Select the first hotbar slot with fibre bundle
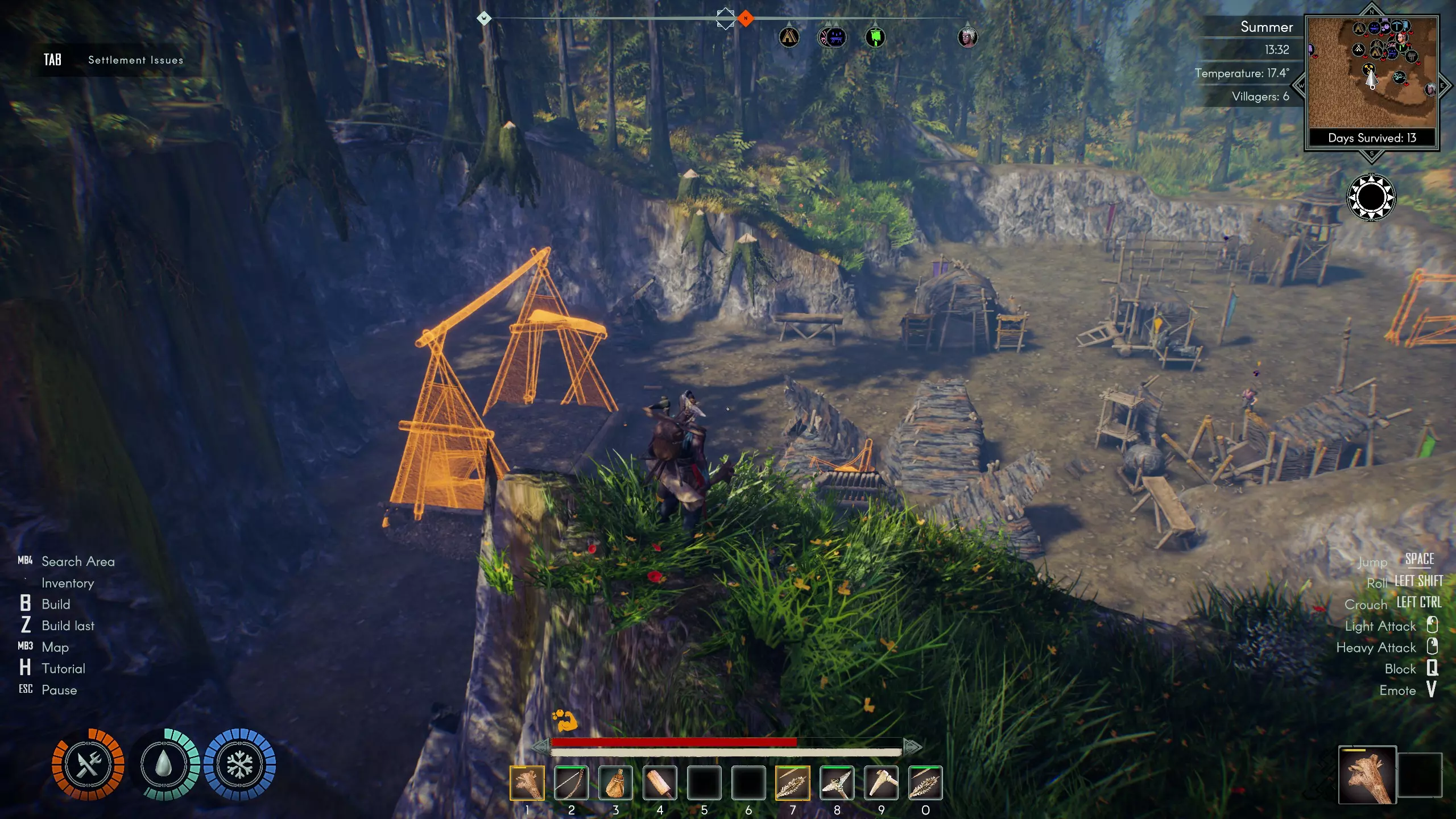This screenshot has height=819, width=1456. [x=527, y=783]
